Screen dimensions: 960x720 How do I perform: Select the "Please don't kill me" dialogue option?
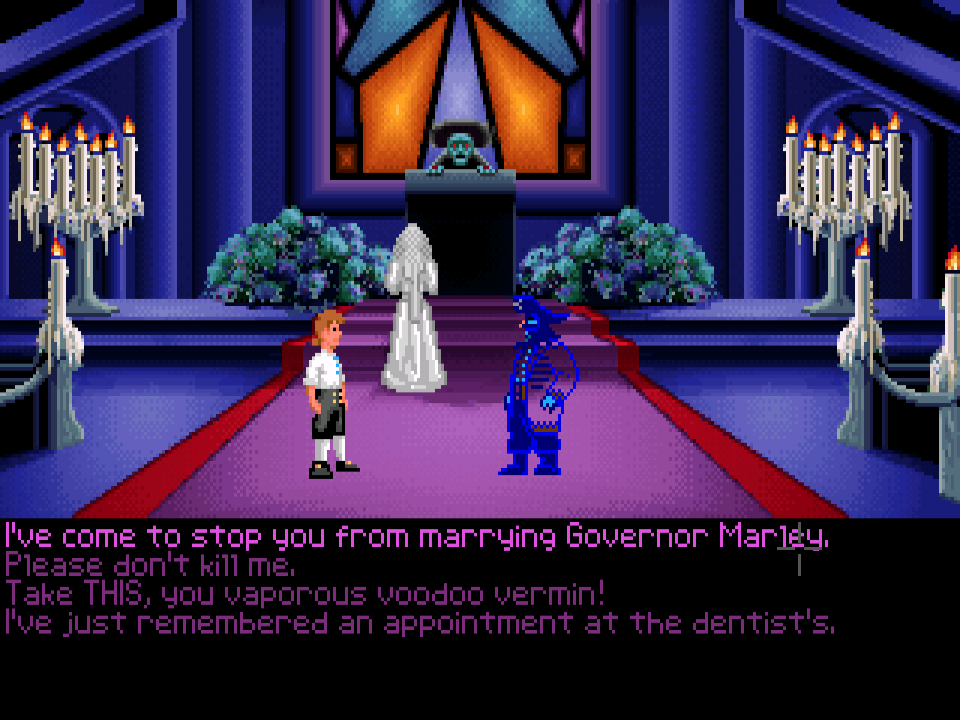point(150,566)
